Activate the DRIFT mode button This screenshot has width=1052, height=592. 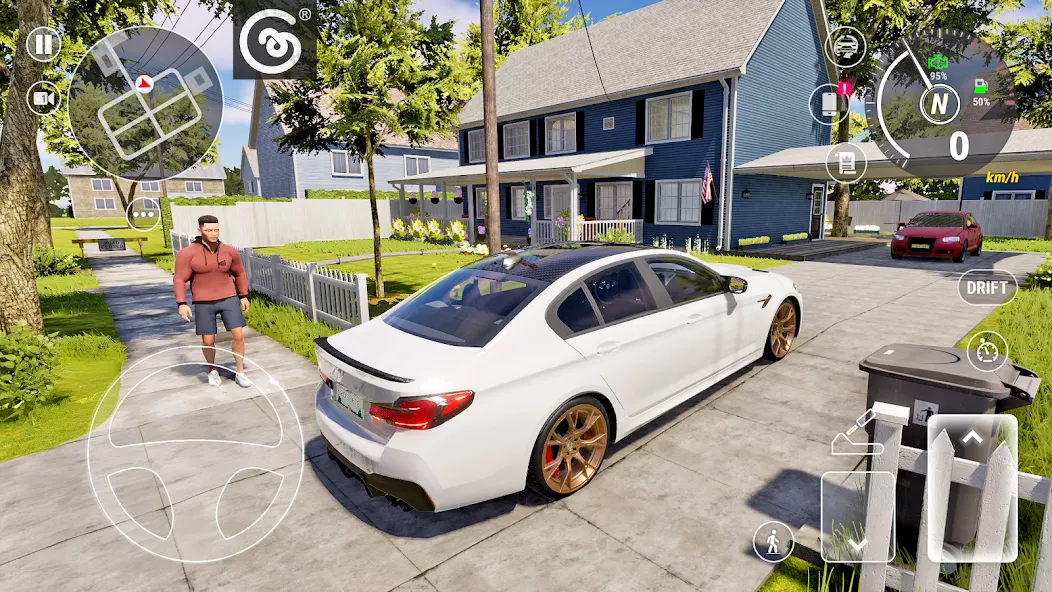(986, 288)
